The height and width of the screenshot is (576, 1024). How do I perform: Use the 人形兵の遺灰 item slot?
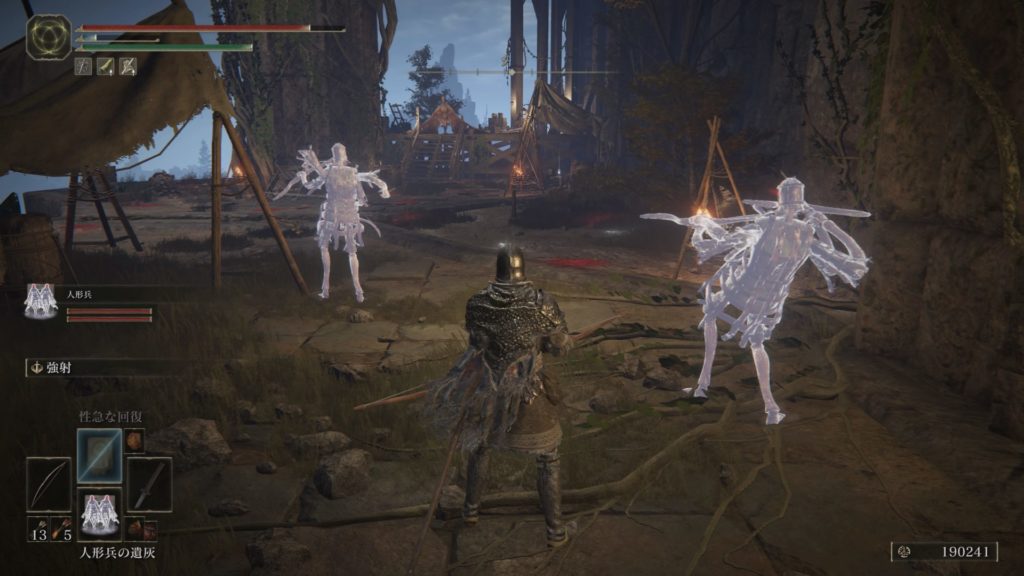99,514
